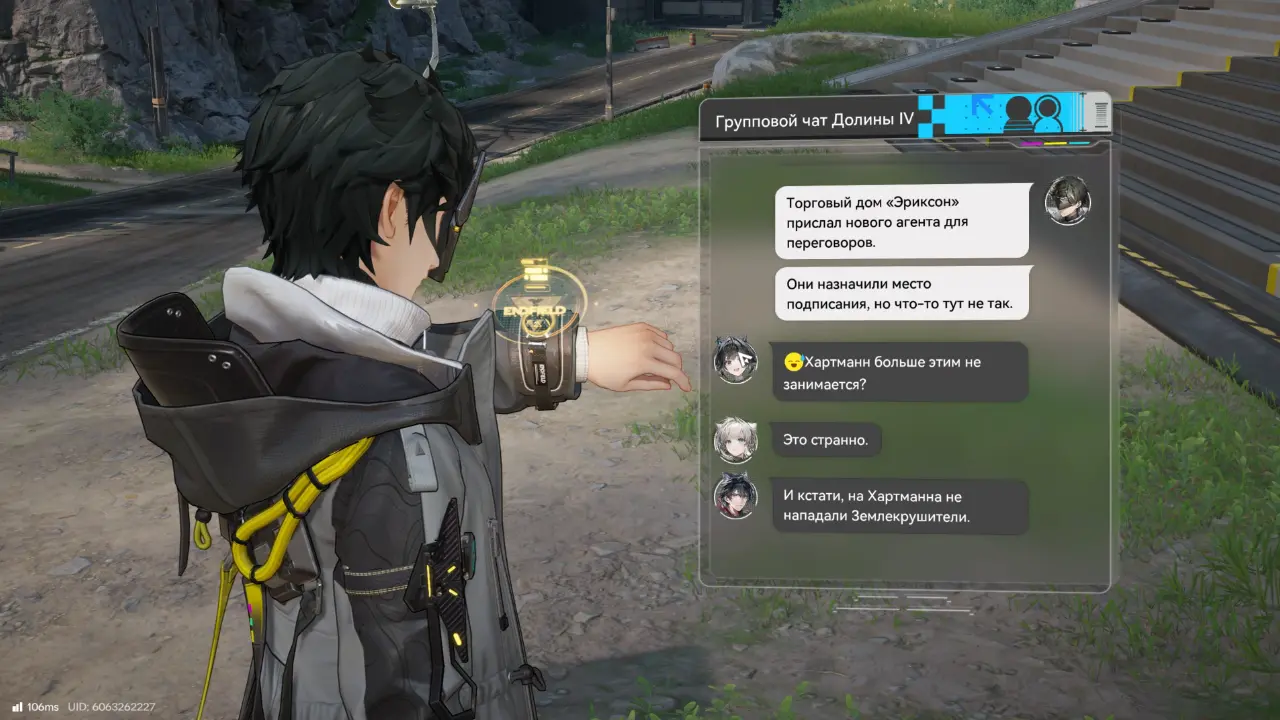Select the message bubble starting with «Они назначили место»

[x=902, y=293]
